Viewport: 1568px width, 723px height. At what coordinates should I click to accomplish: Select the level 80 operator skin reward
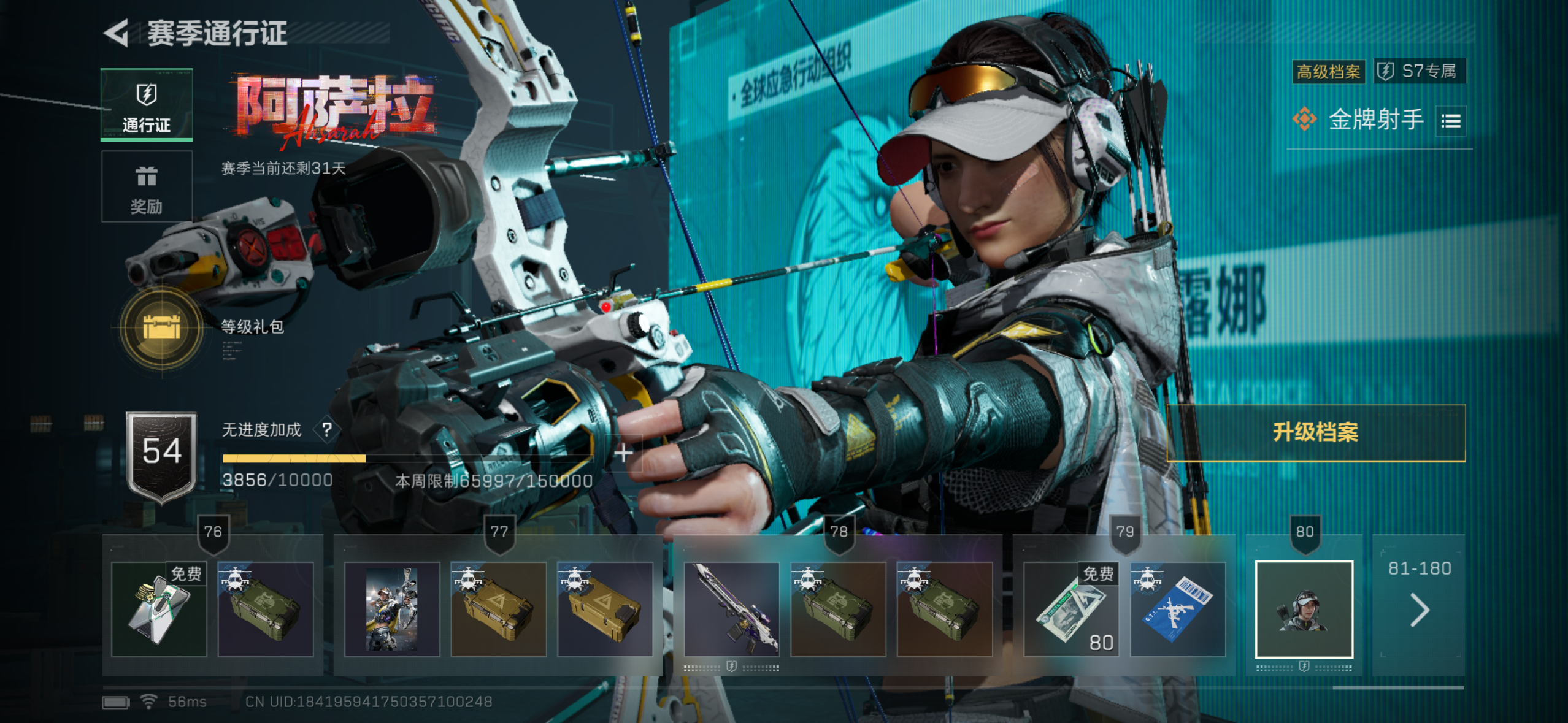tap(1304, 609)
